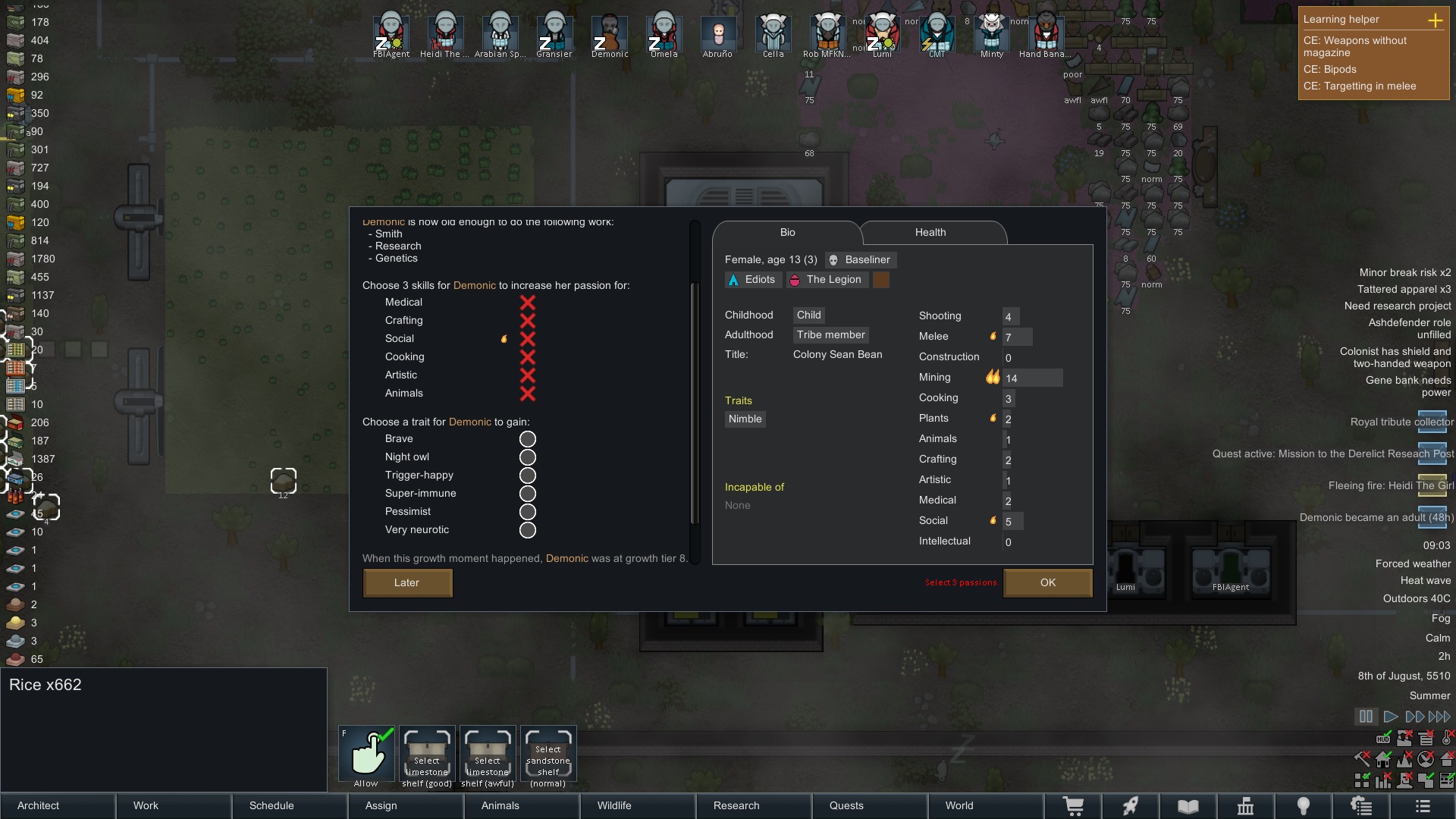Viewport: 1456px width, 819px height.
Task: Choose the Night owl trait
Action: [x=527, y=457]
